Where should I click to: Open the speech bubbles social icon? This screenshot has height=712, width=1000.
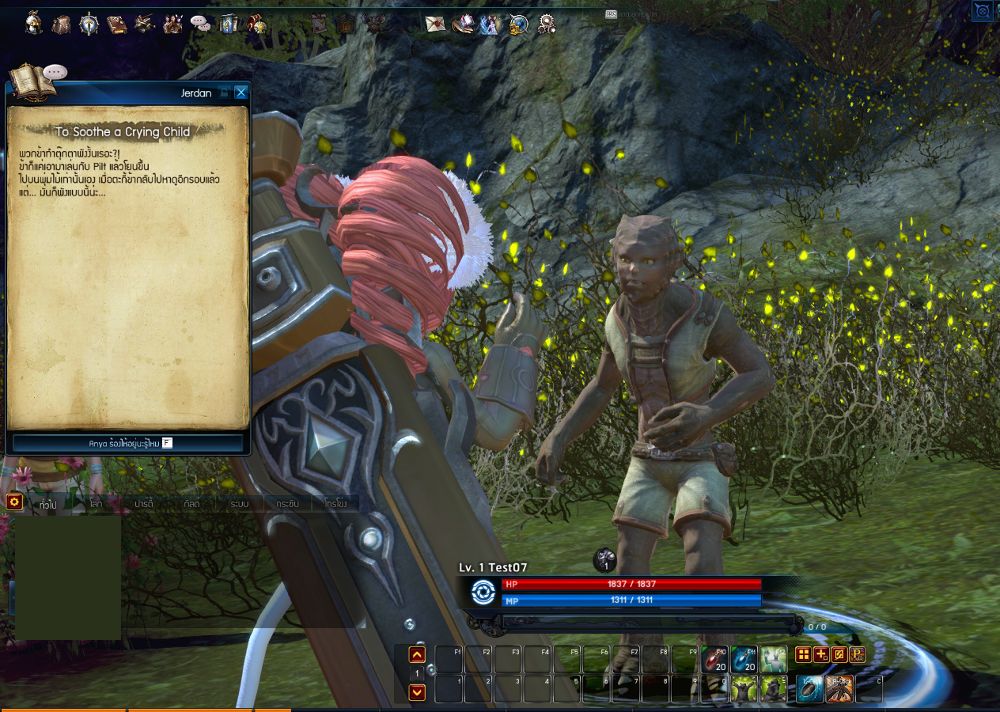click(201, 23)
